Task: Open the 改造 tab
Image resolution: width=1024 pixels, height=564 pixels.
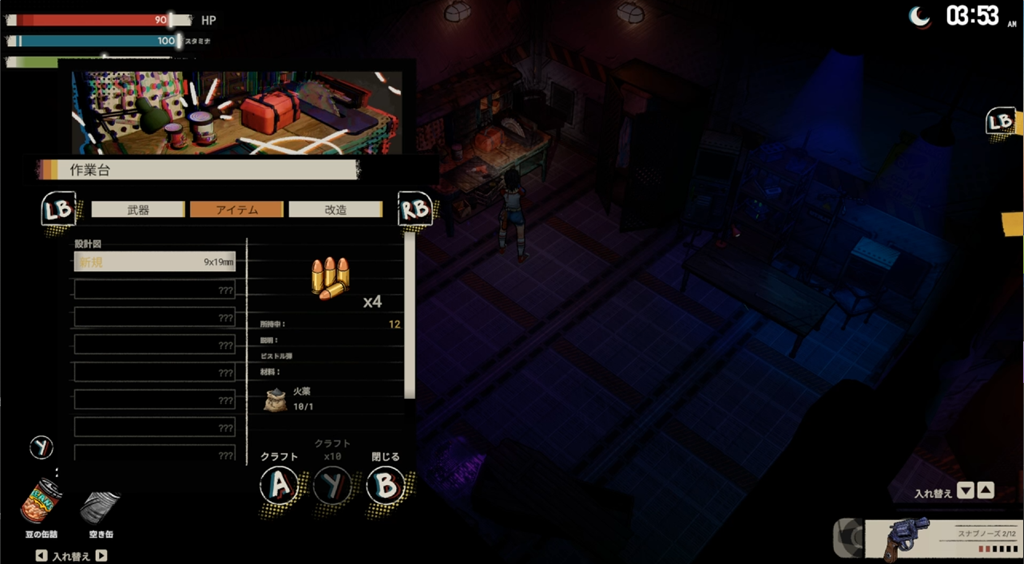Action: (x=335, y=210)
